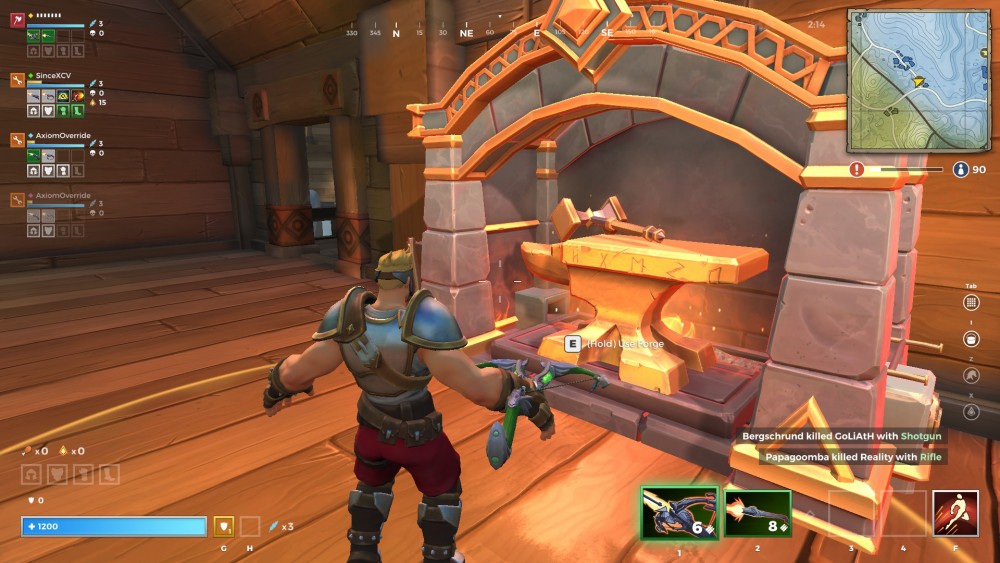Switch to the rifle in slot 2
The height and width of the screenshot is (563, 1000).
pyautogui.click(x=757, y=513)
